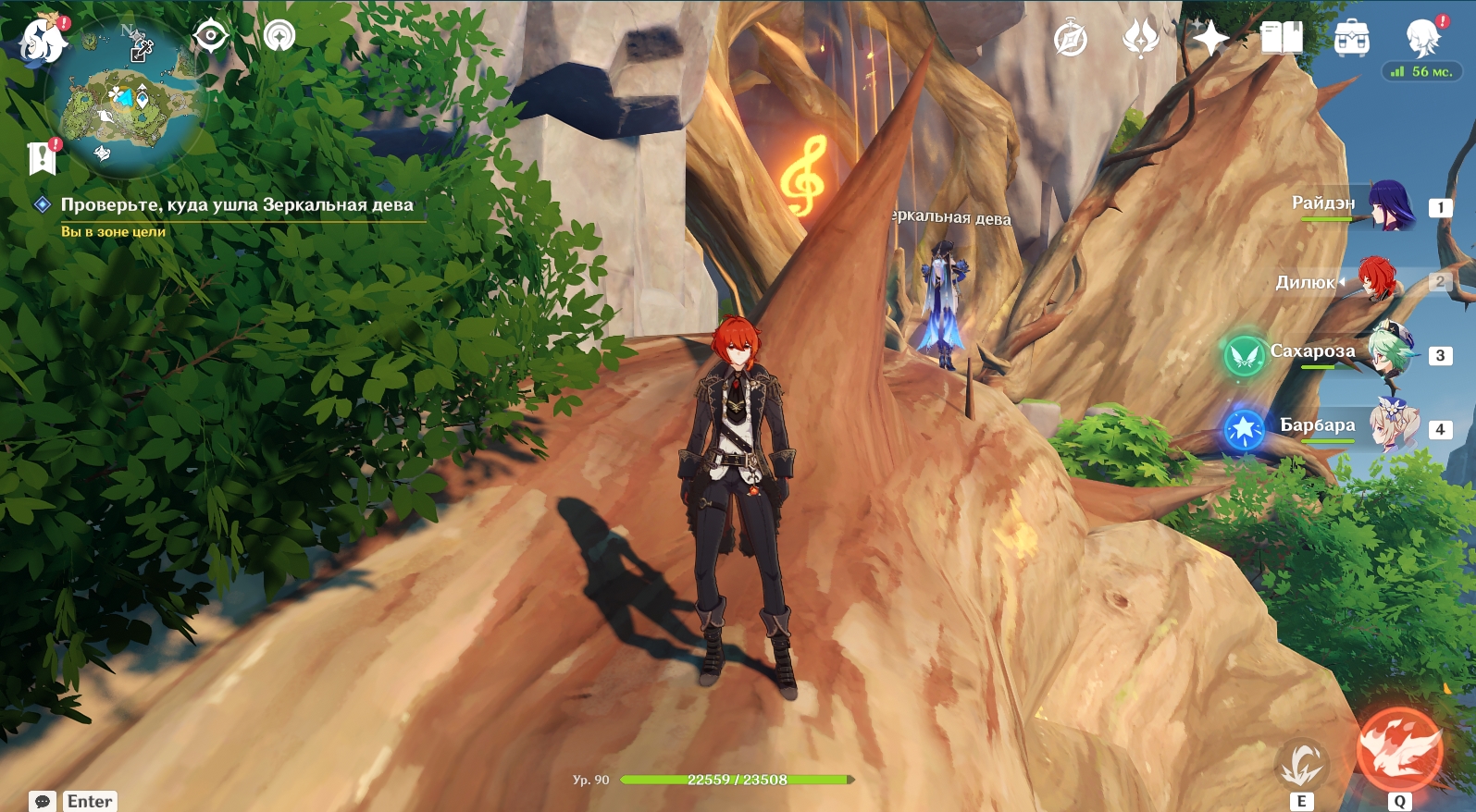The height and width of the screenshot is (812, 1476).
Task: Open the Wish four-pointed star icon
Action: pyautogui.click(x=1209, y=39)
